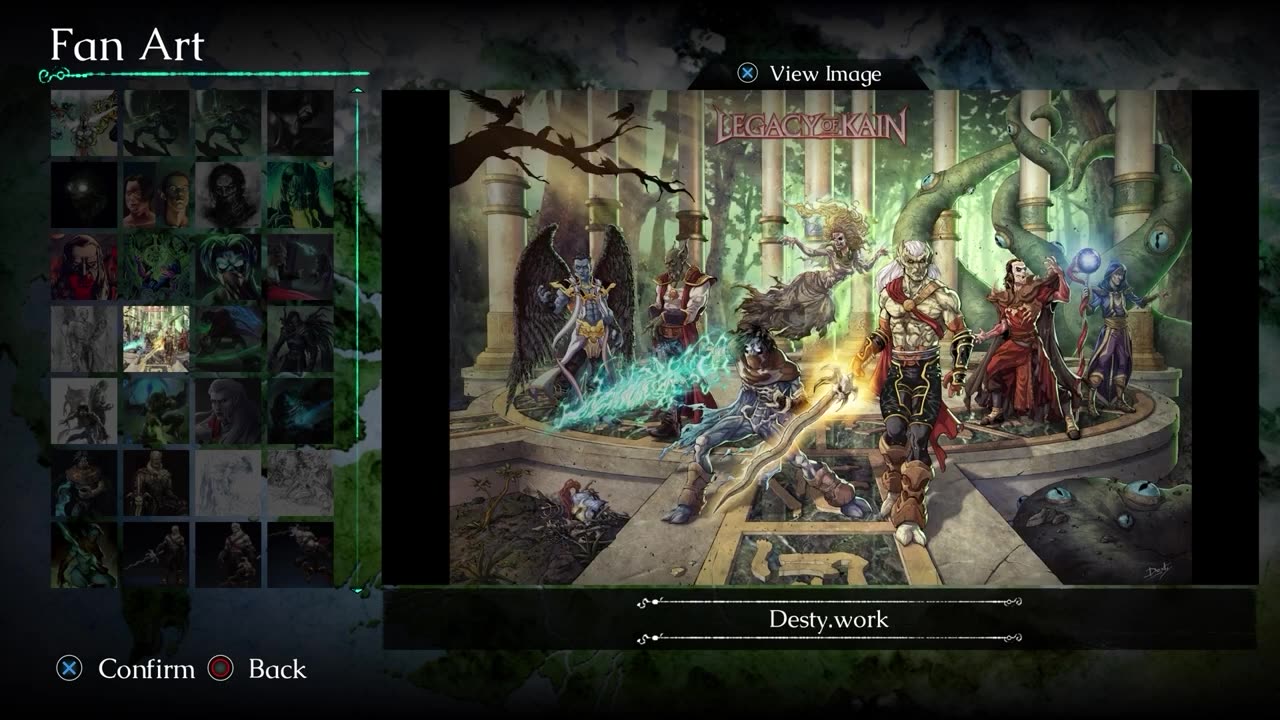The width and height of the screenshot is (1280, 720).
Task: Open the dark winged figure thumbnail
Action: pyautogui.click(x=300, y=338)
